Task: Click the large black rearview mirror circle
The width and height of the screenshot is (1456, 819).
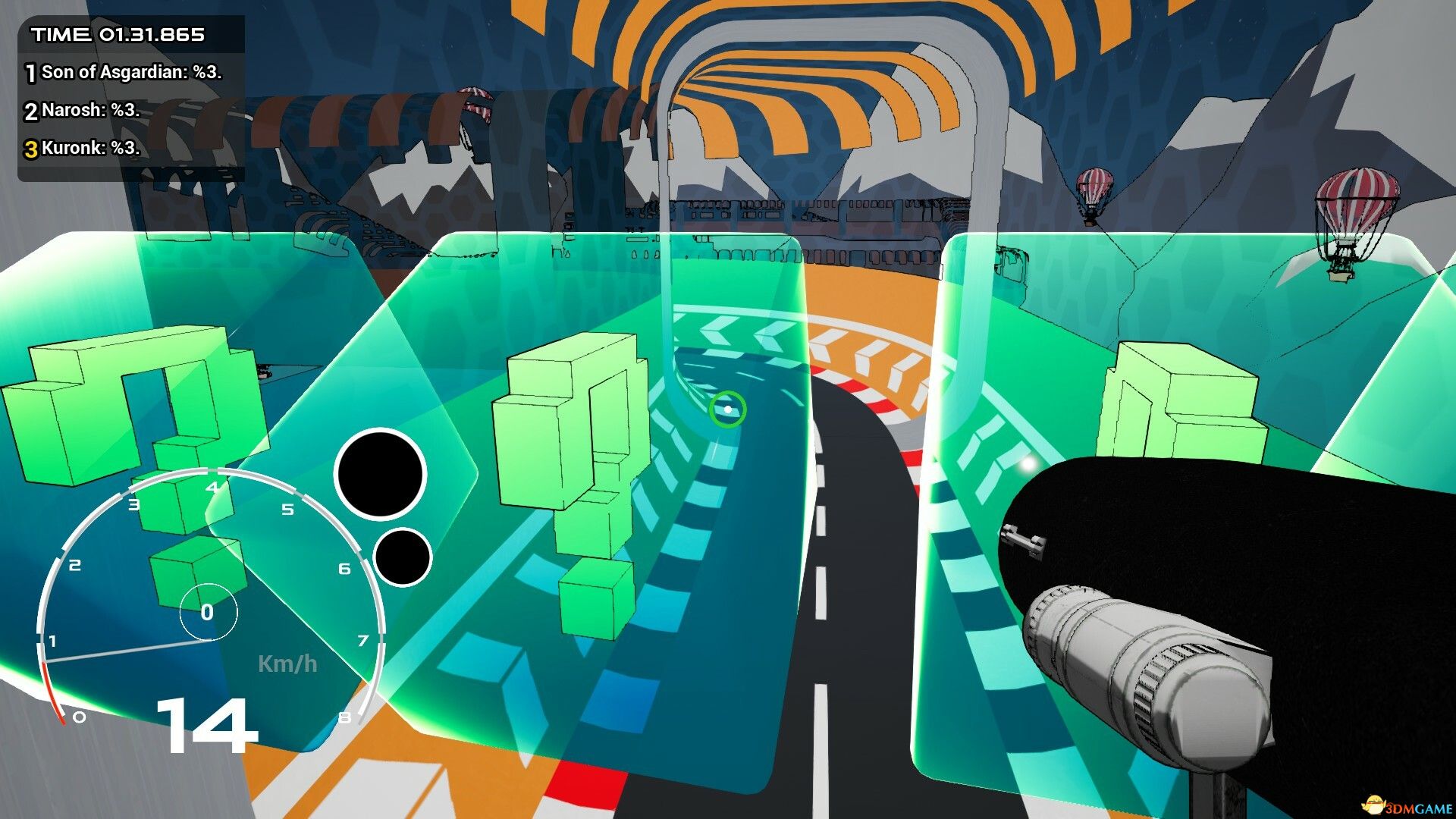Action: click(x=381, y=474)
